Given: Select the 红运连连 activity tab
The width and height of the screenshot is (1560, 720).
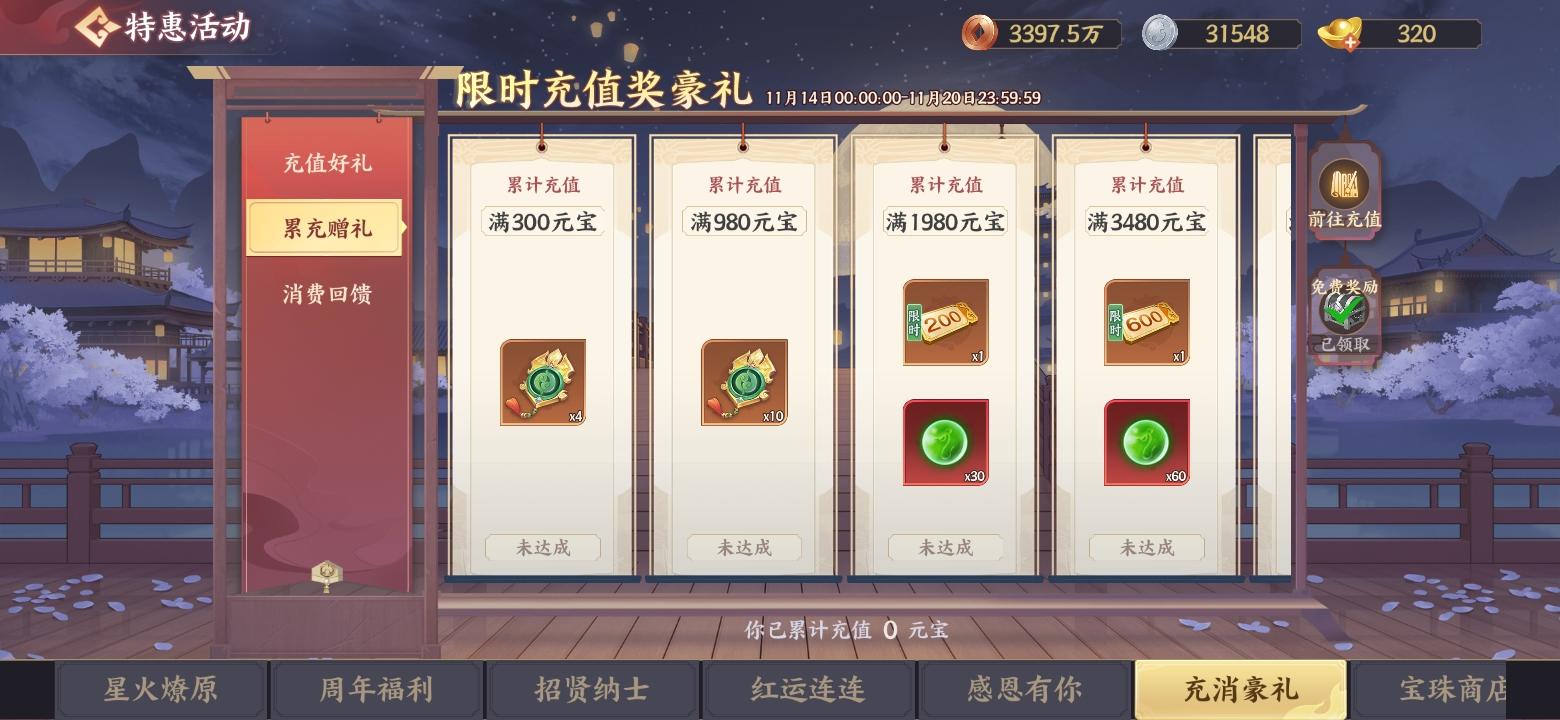Looking at the screenshot, I should pos(808,689).
